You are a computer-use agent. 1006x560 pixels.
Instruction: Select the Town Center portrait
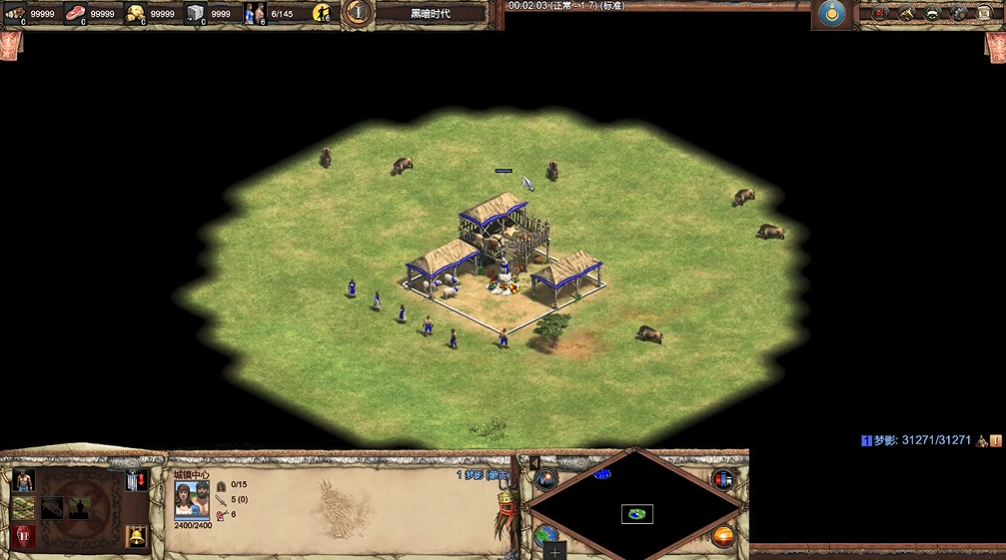(x=192, y=499)
